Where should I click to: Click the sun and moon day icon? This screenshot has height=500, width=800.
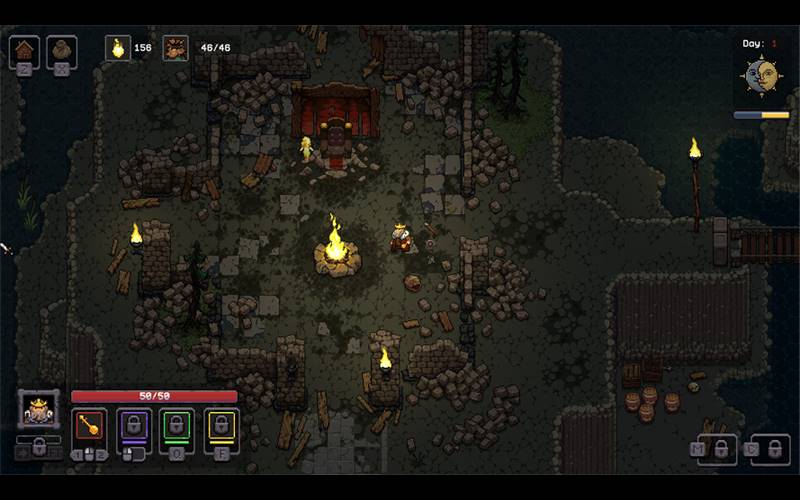[762, 77]
